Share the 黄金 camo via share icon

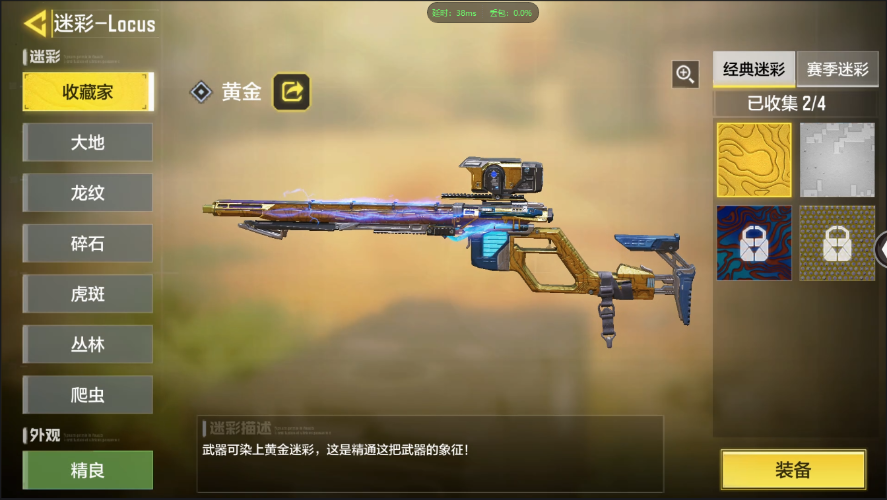tap(292, 92)
